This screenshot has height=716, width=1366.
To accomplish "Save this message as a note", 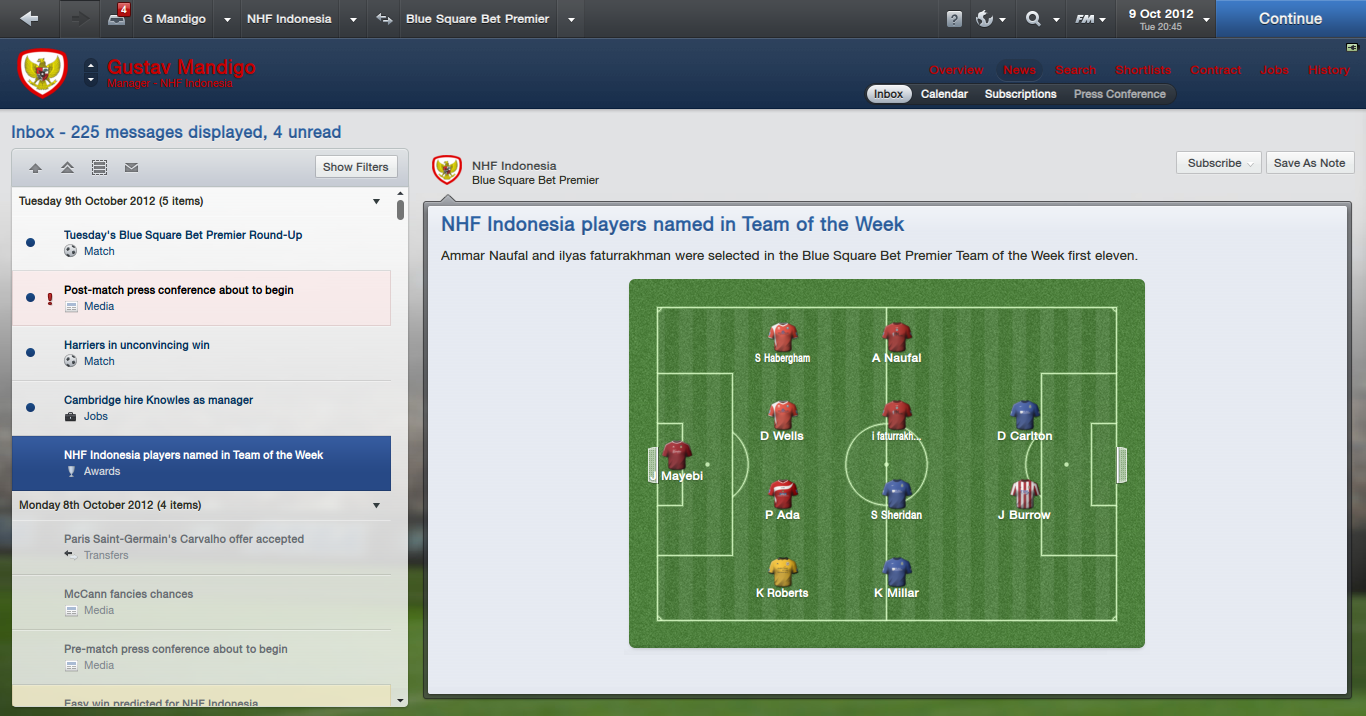I will [1309, 163].
